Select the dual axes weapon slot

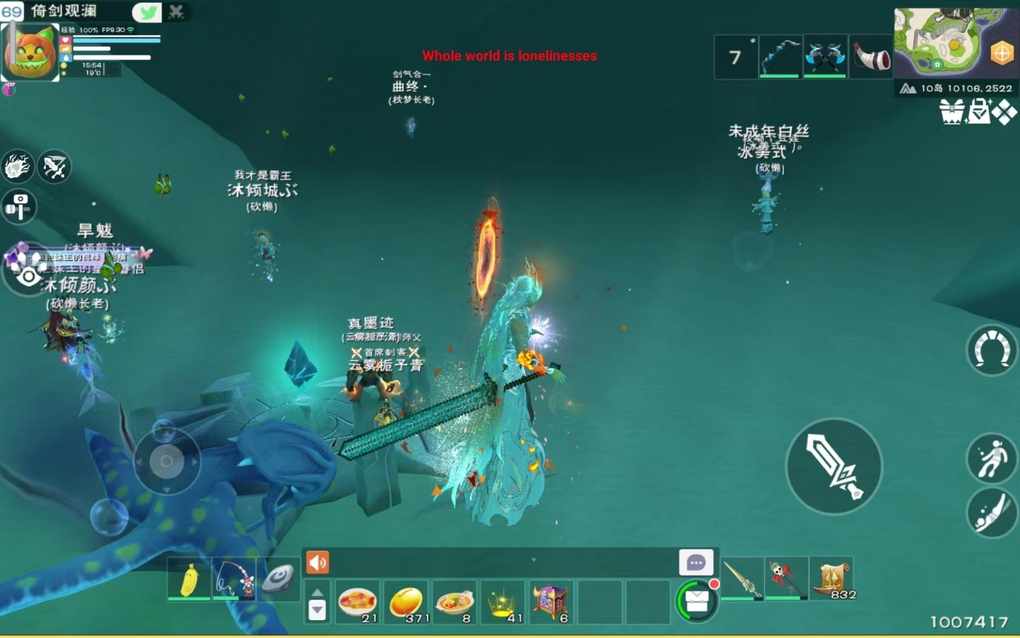825,57
